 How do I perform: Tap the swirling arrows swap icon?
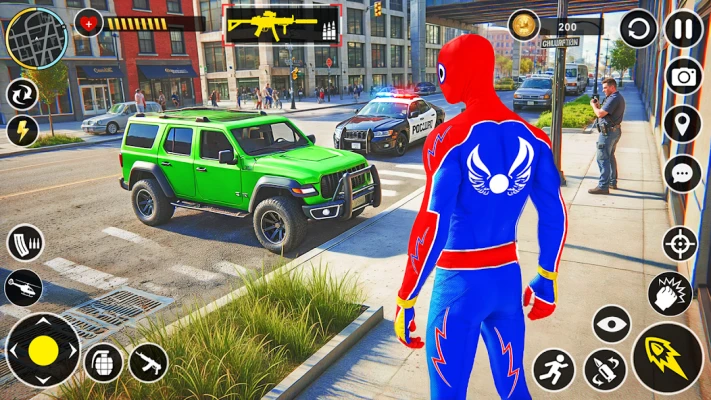[x=22, y=94]
